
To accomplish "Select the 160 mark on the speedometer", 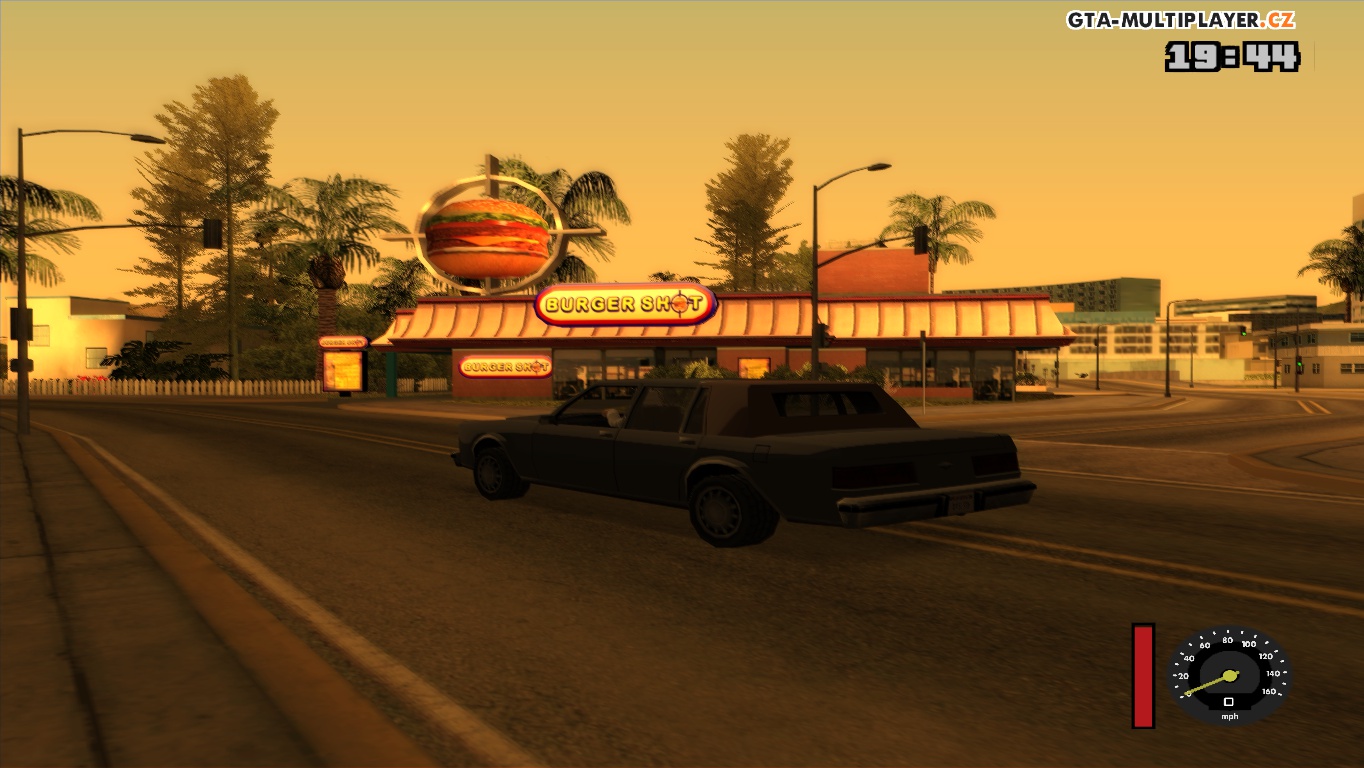I will (1268, 691).
